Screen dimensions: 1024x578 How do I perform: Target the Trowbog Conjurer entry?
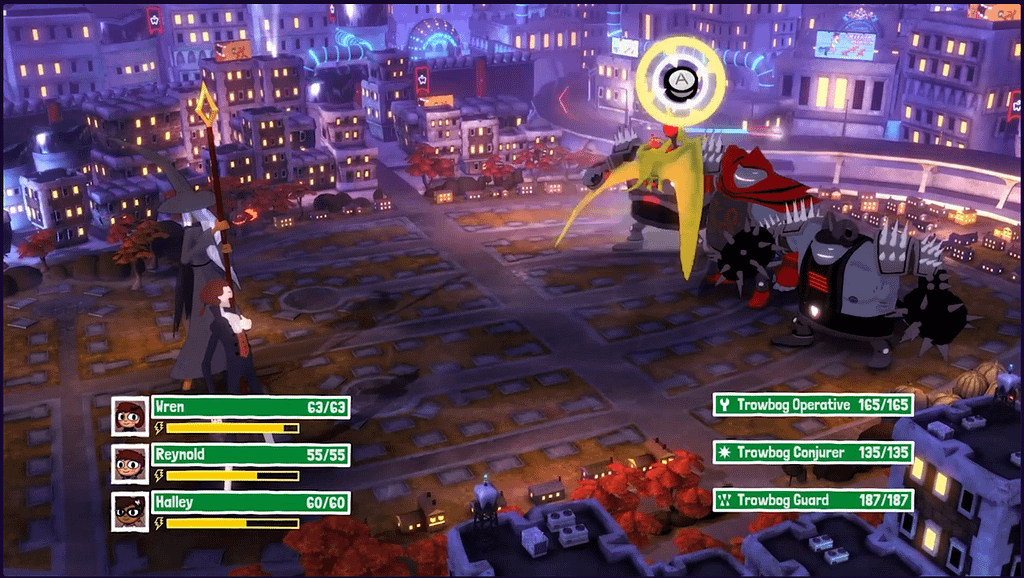coord(812,453)
